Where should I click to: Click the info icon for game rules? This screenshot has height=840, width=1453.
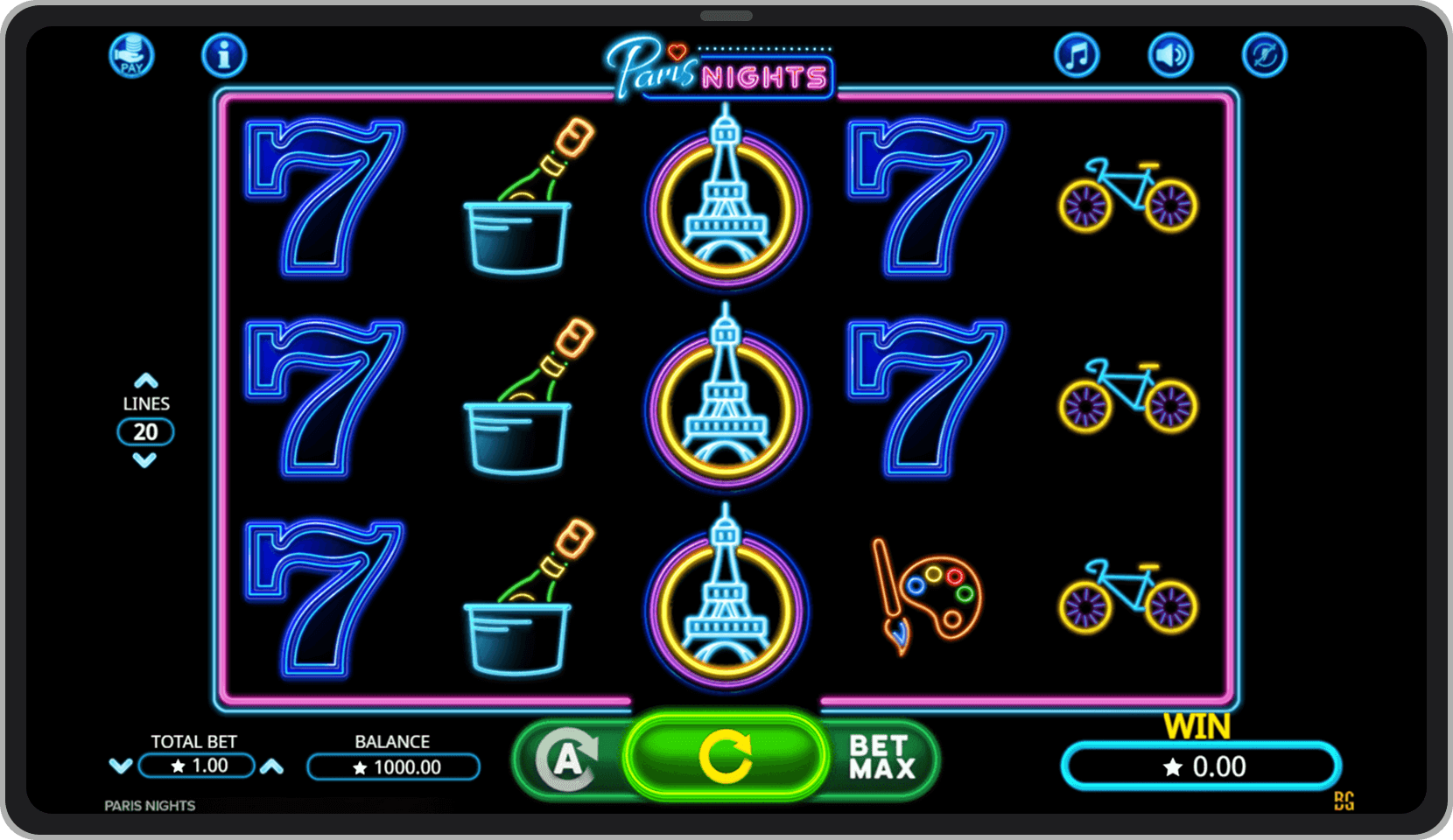tap(223, 54)
